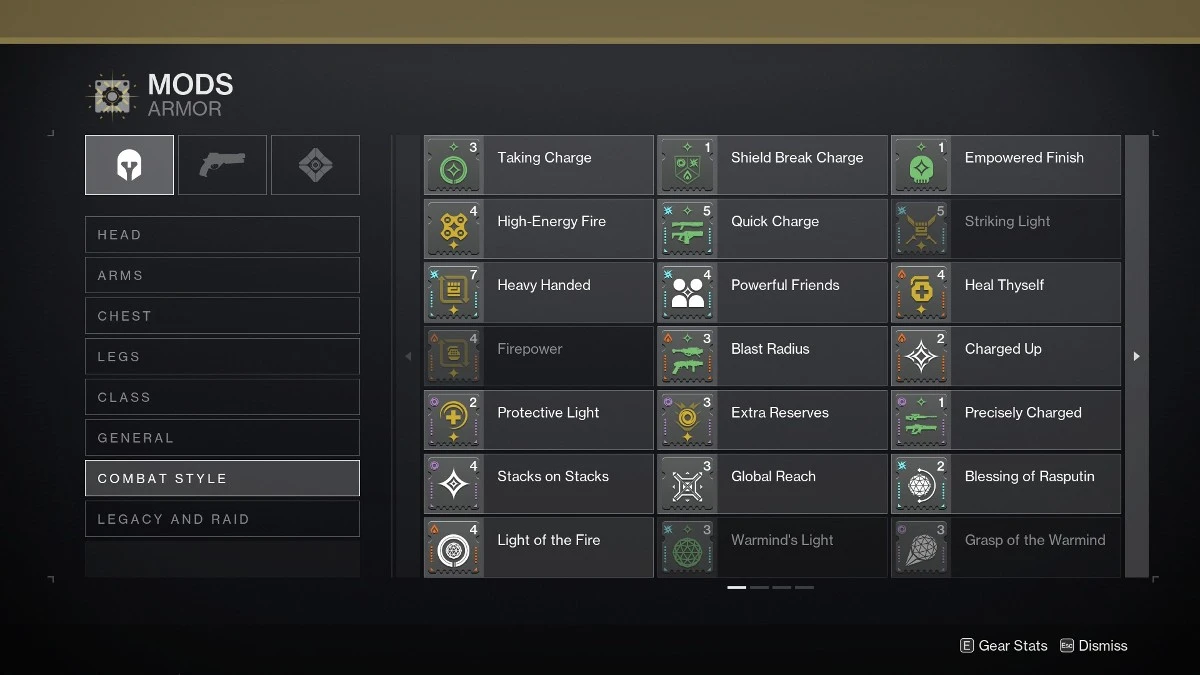Image resolution: width=1200 pixels, height=675 pixels.
Task: Choose the Stacks on Stacks mod
Action: click(x=538, y=484)
